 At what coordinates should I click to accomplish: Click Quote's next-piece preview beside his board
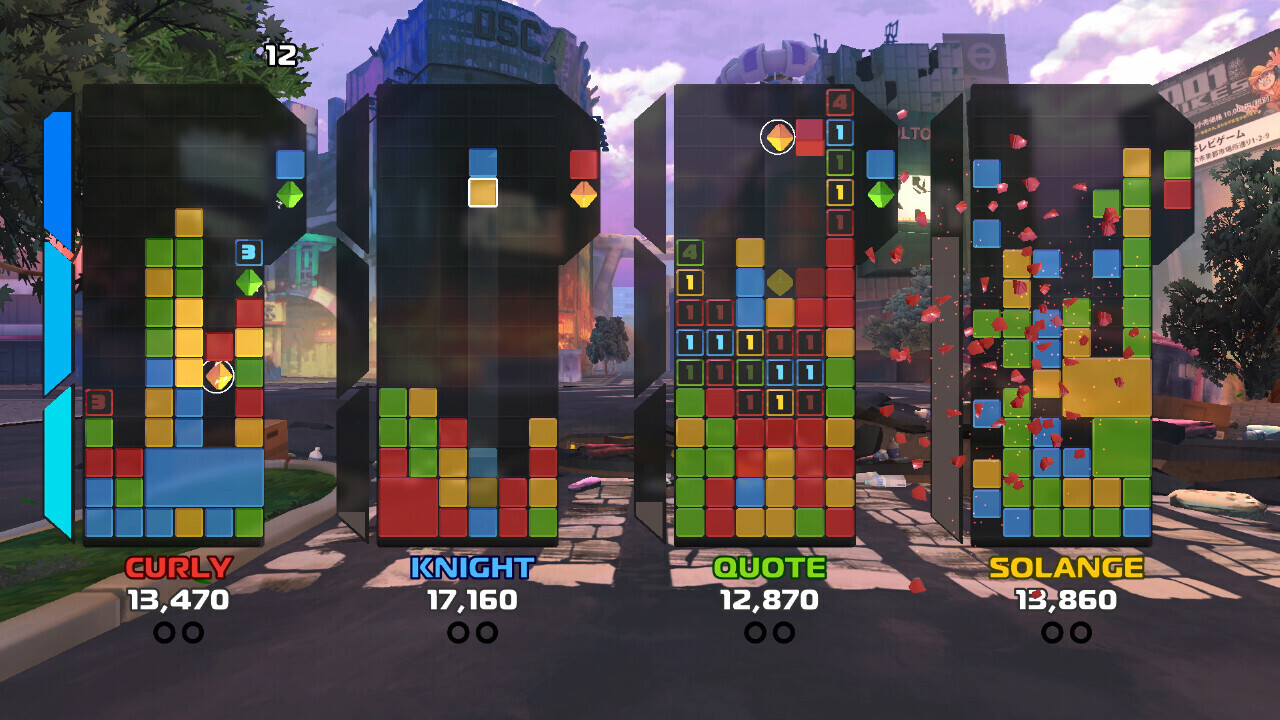pyautogui.click(x=881, y=179)
